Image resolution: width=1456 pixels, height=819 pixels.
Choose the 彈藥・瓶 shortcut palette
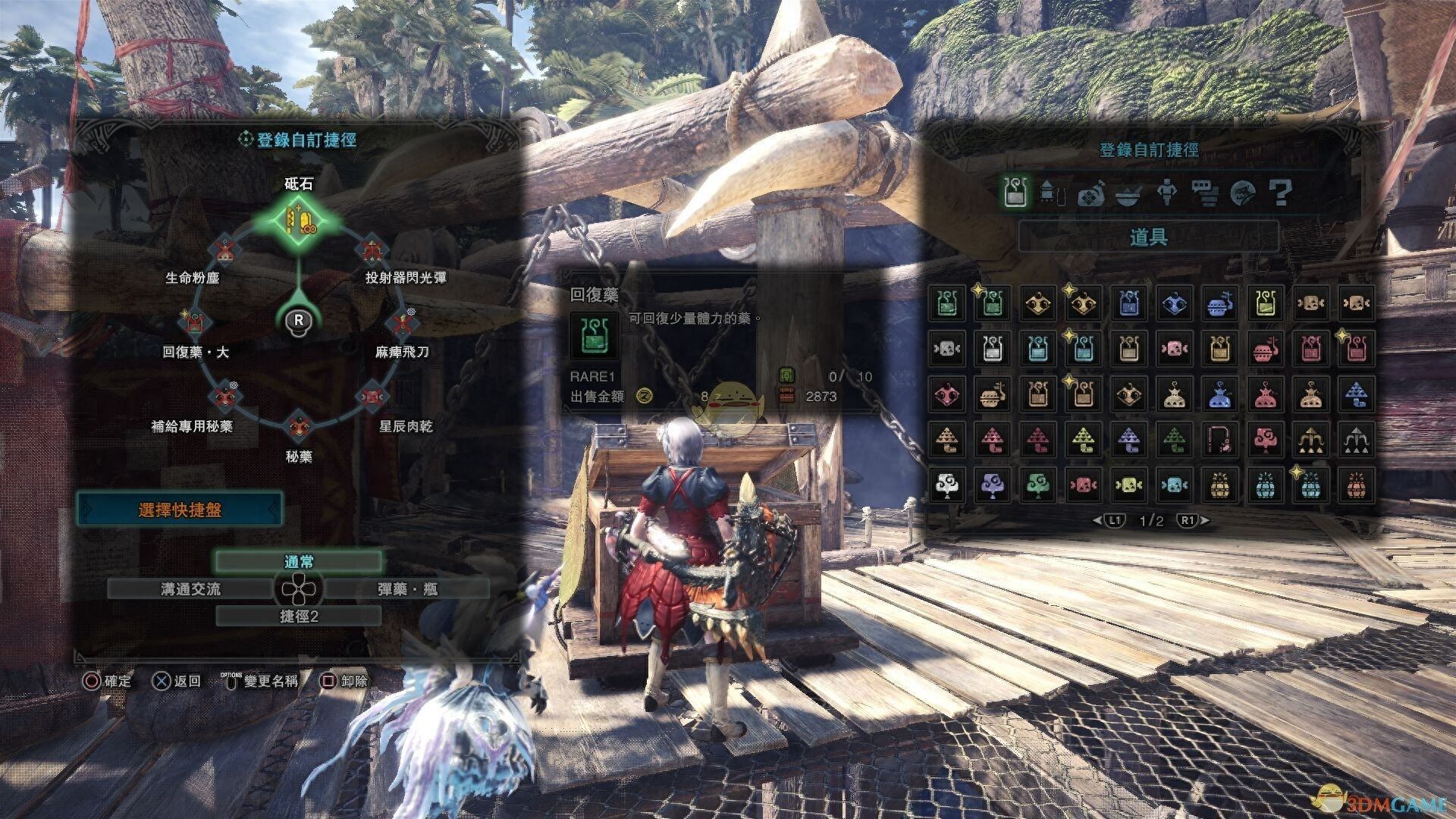[x=407, y=589]
